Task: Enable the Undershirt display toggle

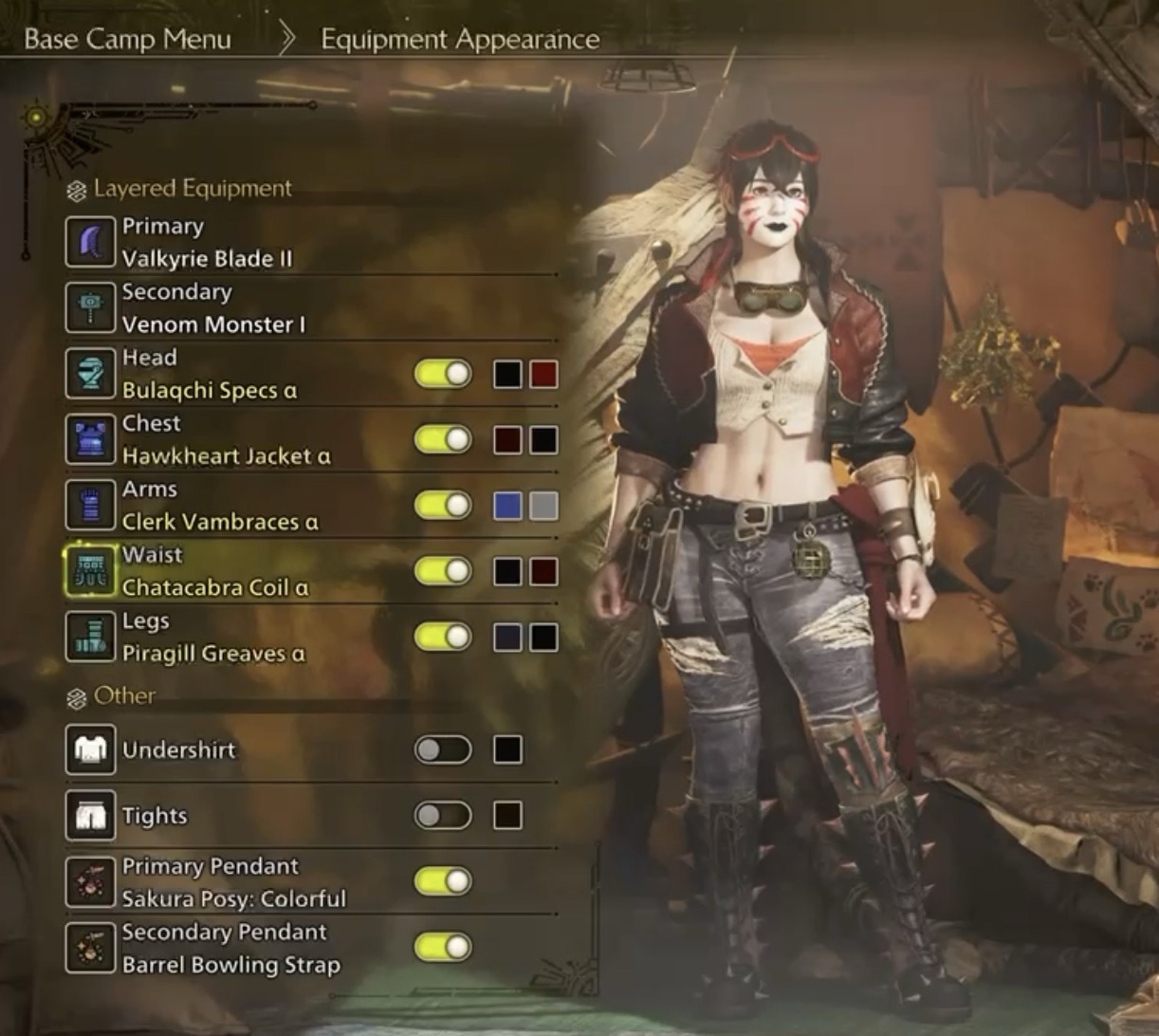Action: (443, 750)
